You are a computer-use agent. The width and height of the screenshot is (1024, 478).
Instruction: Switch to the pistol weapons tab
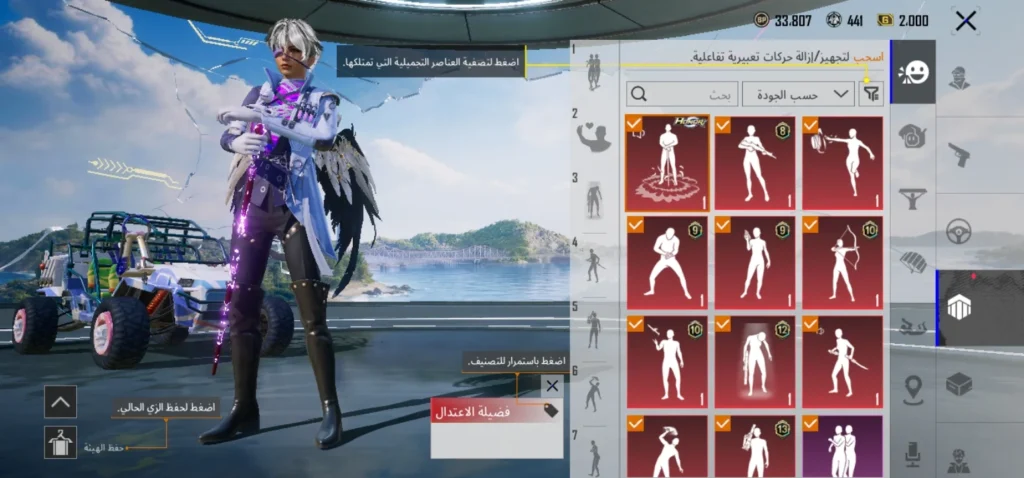[959, 155]
